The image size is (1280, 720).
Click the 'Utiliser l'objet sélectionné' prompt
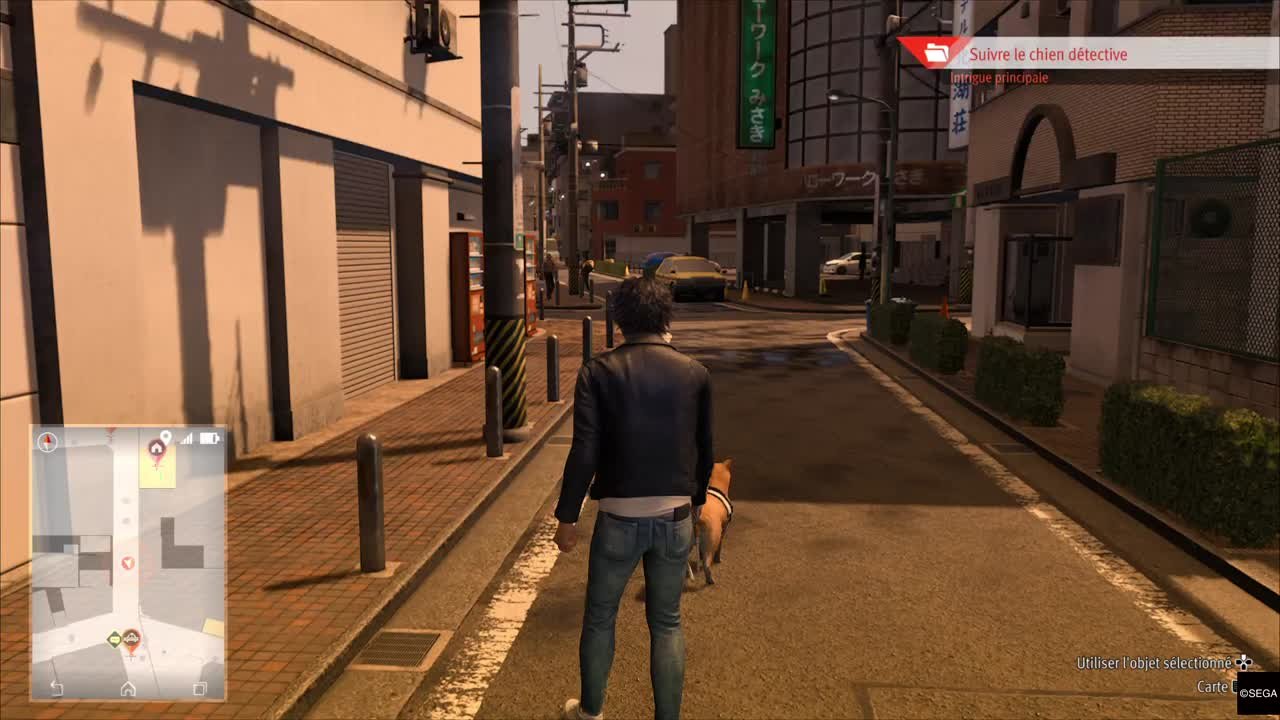click(1155, 662)
